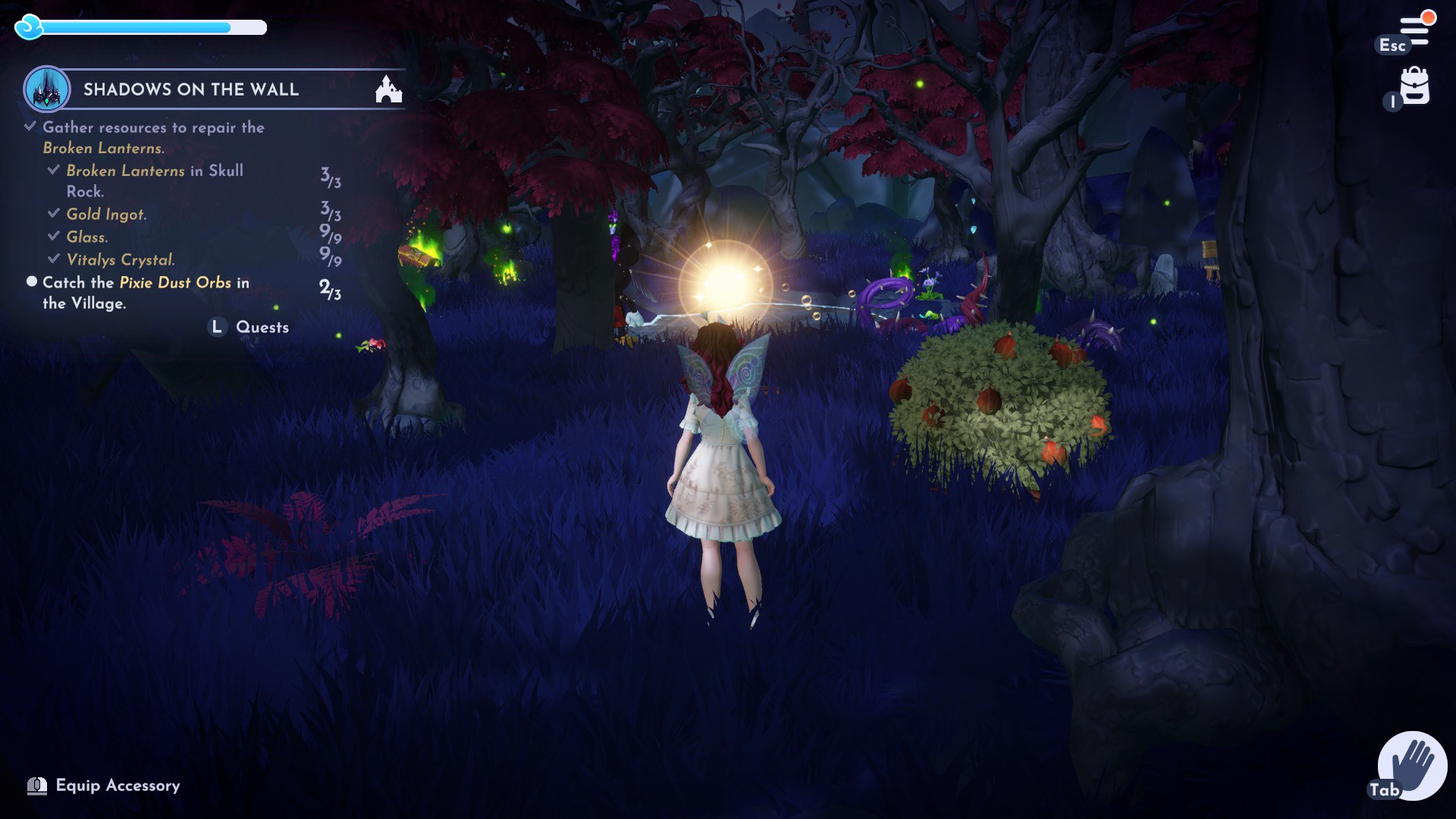Click the blue Dreamlight cloud icon
This screenshot has width=1456, height=819.
tap(30, 27)
